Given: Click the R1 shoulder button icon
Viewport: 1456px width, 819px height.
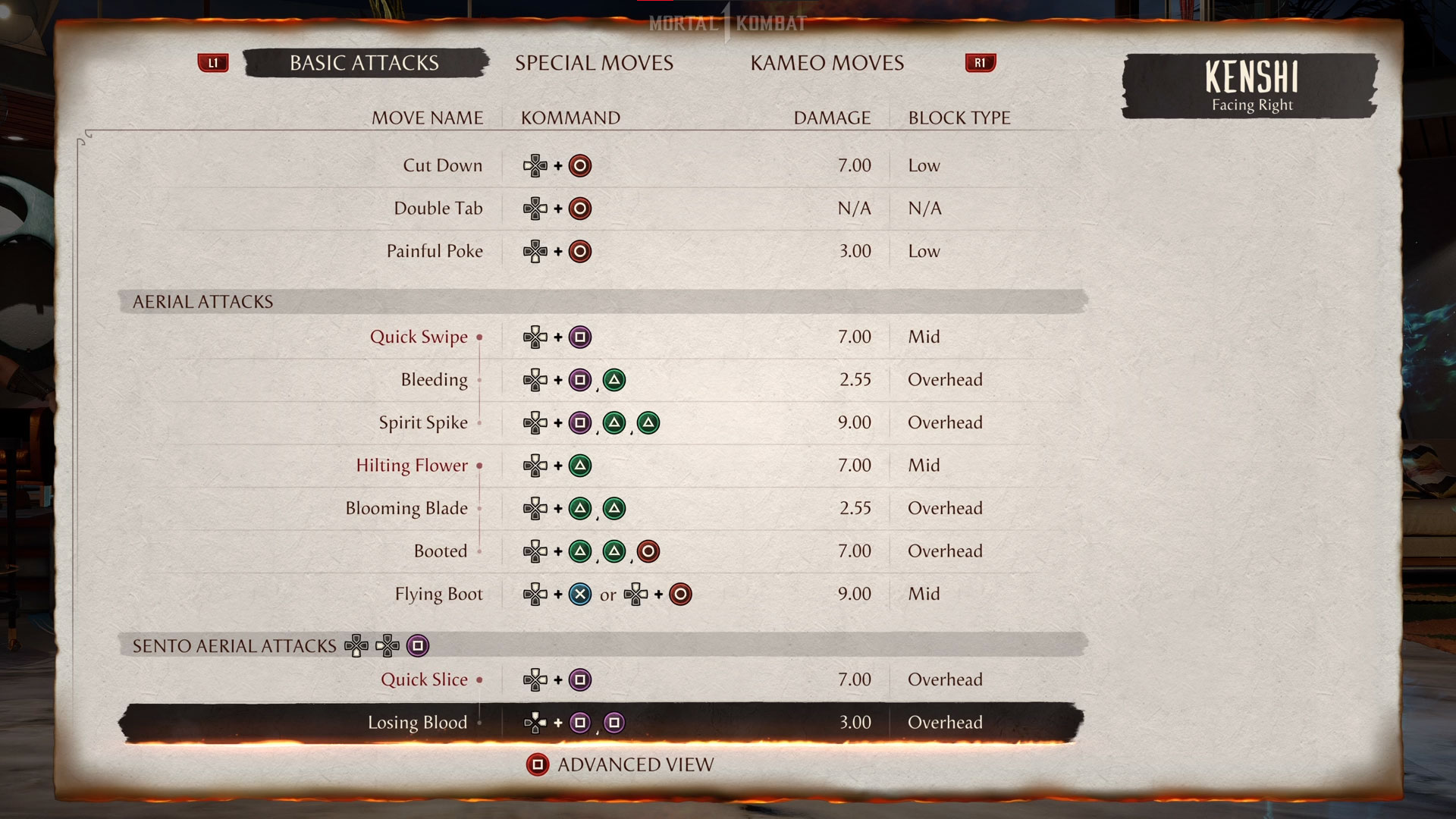Looking at the screenshot, I should [980, 63].
